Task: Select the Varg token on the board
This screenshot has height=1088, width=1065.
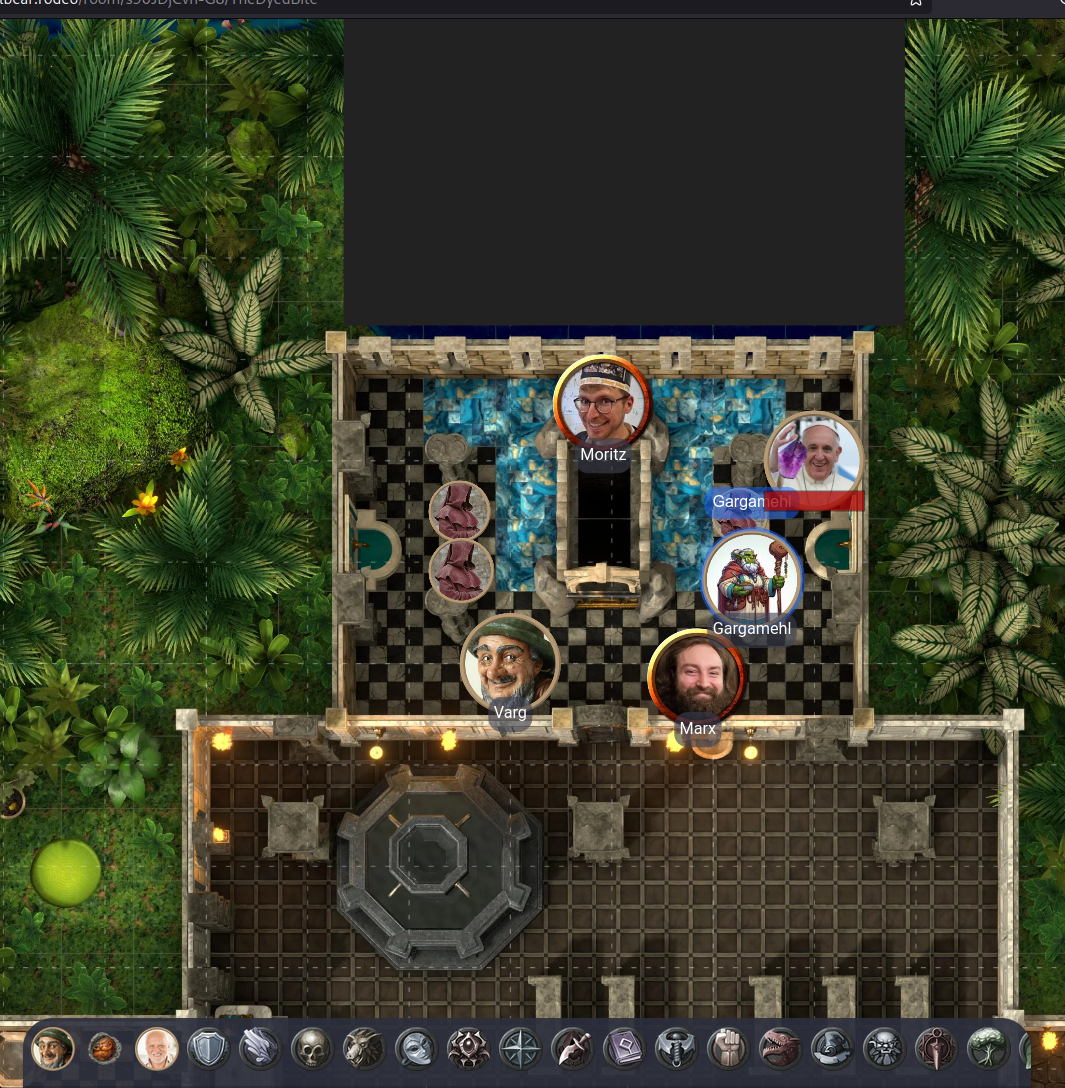Action: (x=509, y=663)
